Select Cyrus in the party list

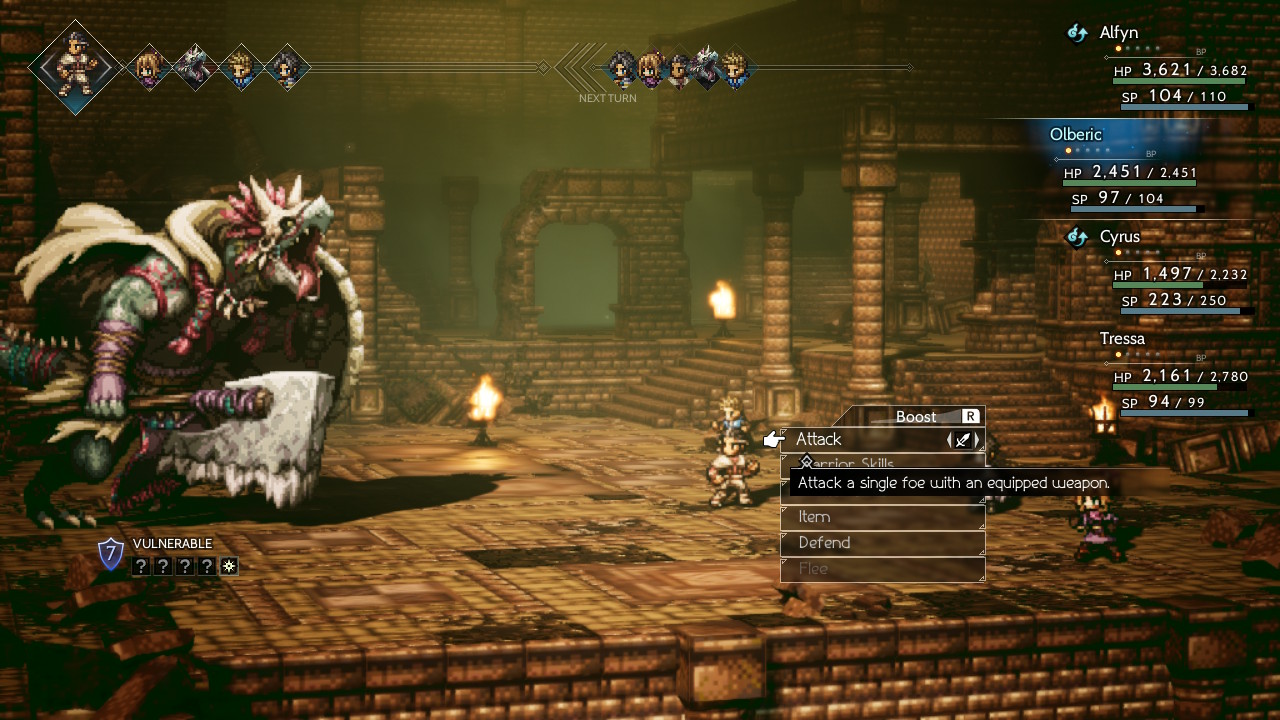point(1119,237)
